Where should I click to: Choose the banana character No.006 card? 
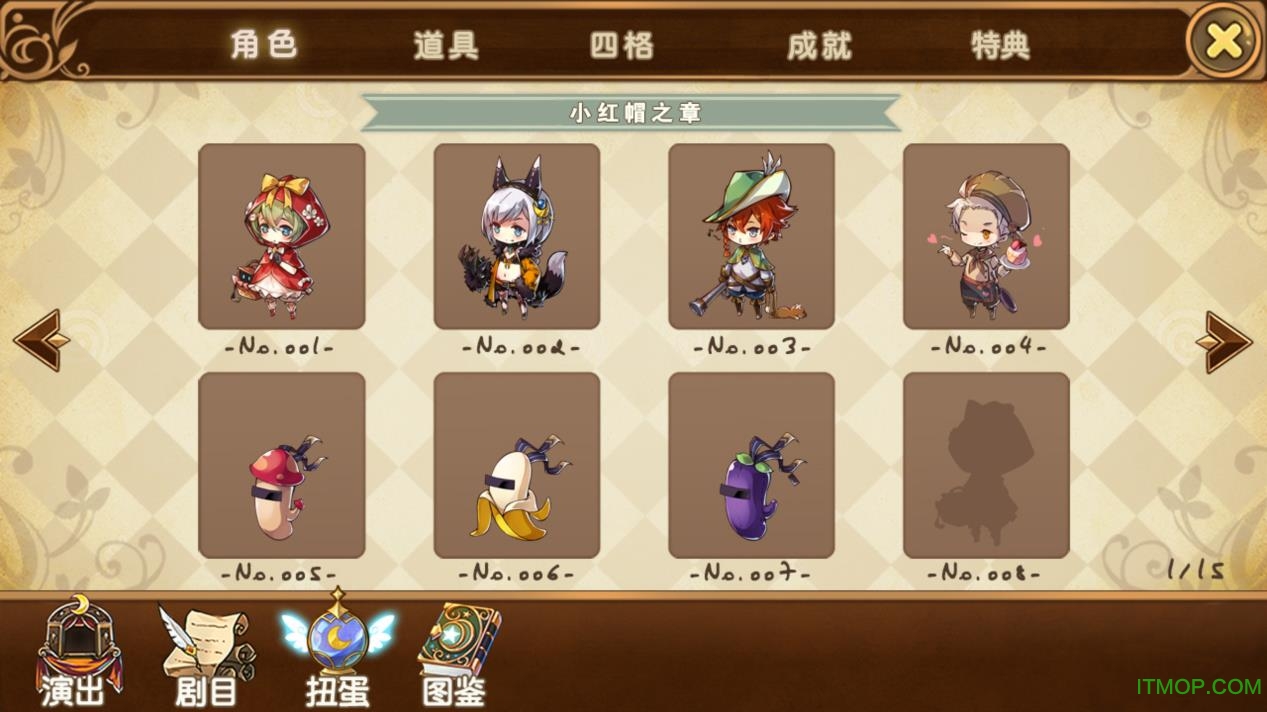pos(516,465)
